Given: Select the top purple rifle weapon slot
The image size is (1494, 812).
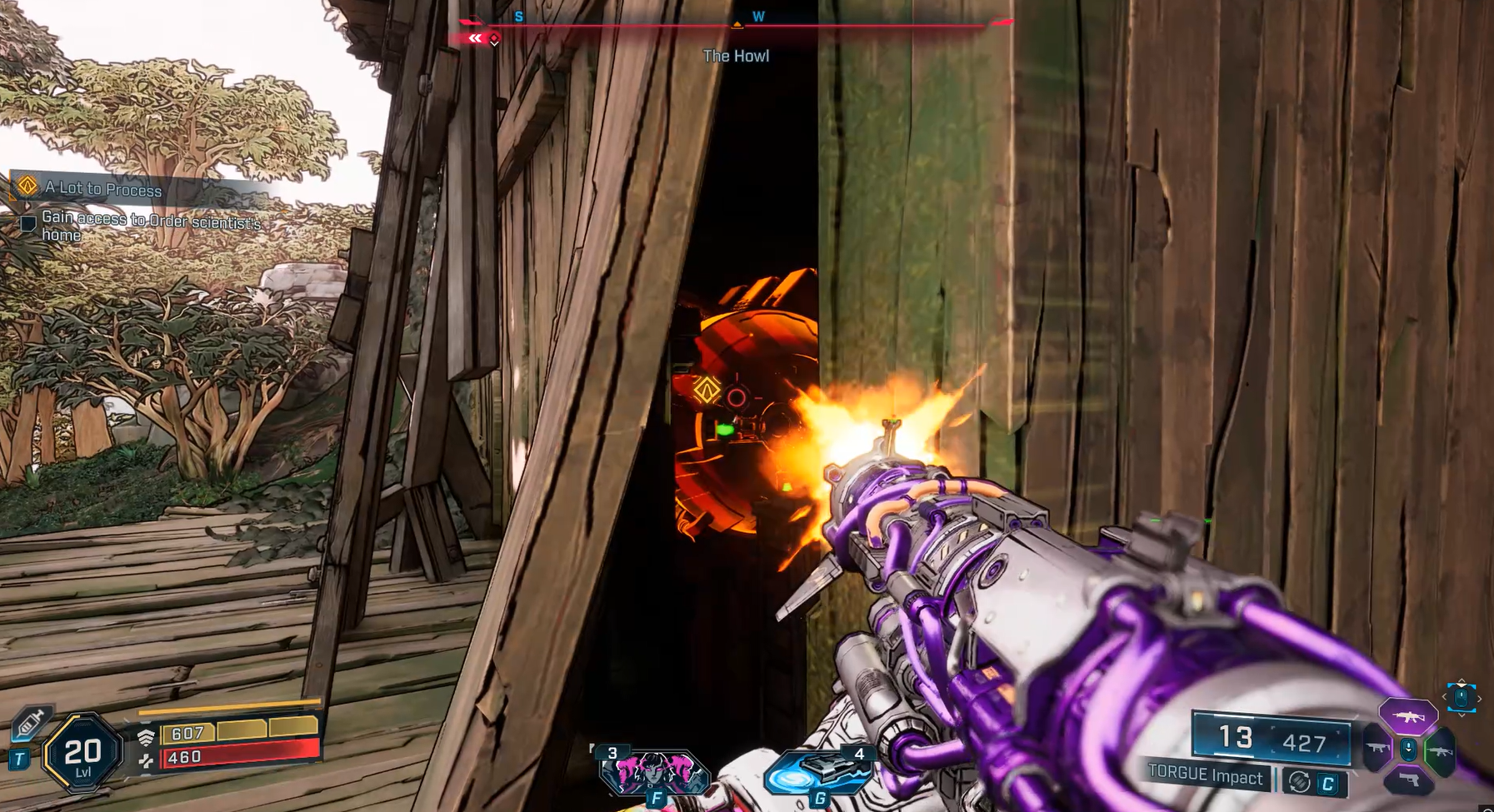Looking at the screenshot, I should click(1407, 716).
